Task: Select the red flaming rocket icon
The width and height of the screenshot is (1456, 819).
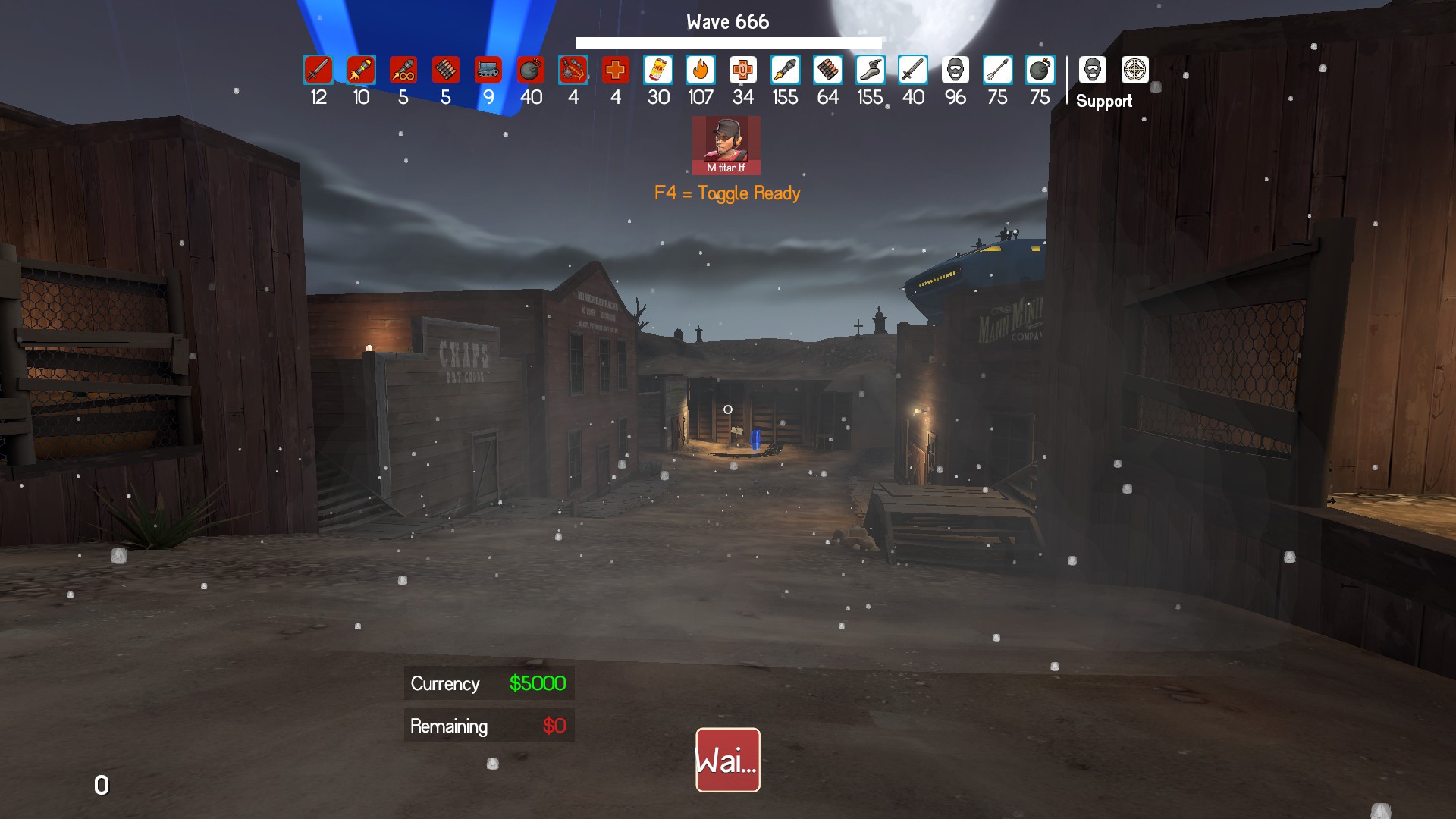Action: tap(361, 71)
